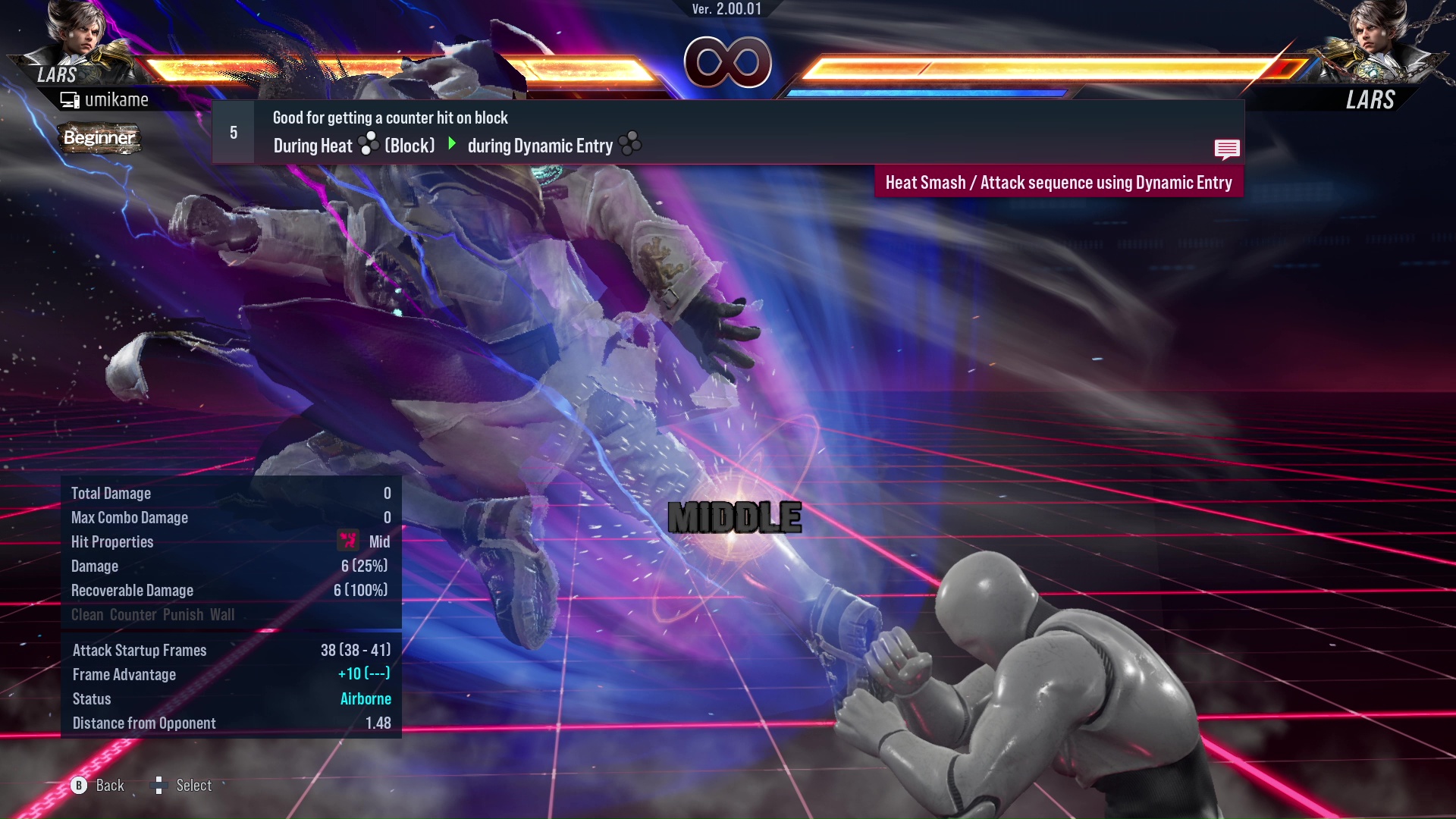Click the Select option
The height and width of the screenshot is (819, 1456).
(194, 785)
